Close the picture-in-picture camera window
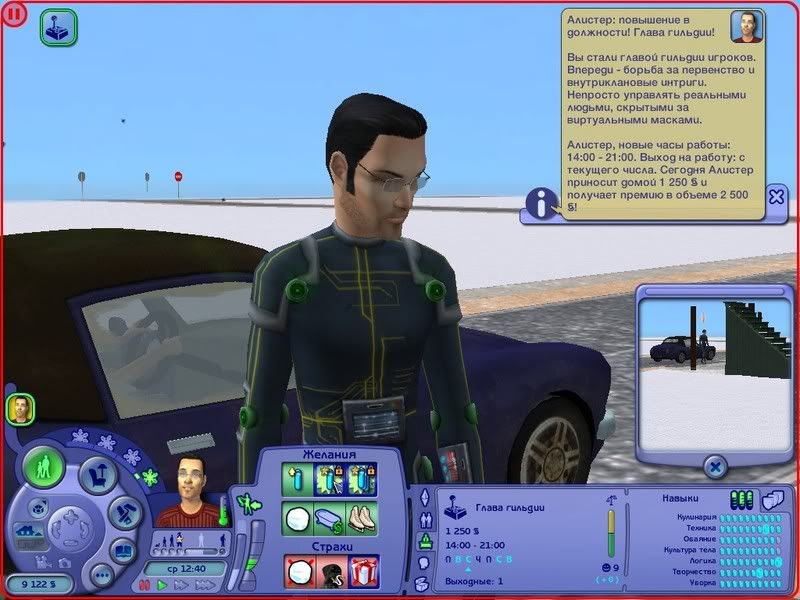The width and height of the screenshot is (800, 600). (x=714, y=465)
